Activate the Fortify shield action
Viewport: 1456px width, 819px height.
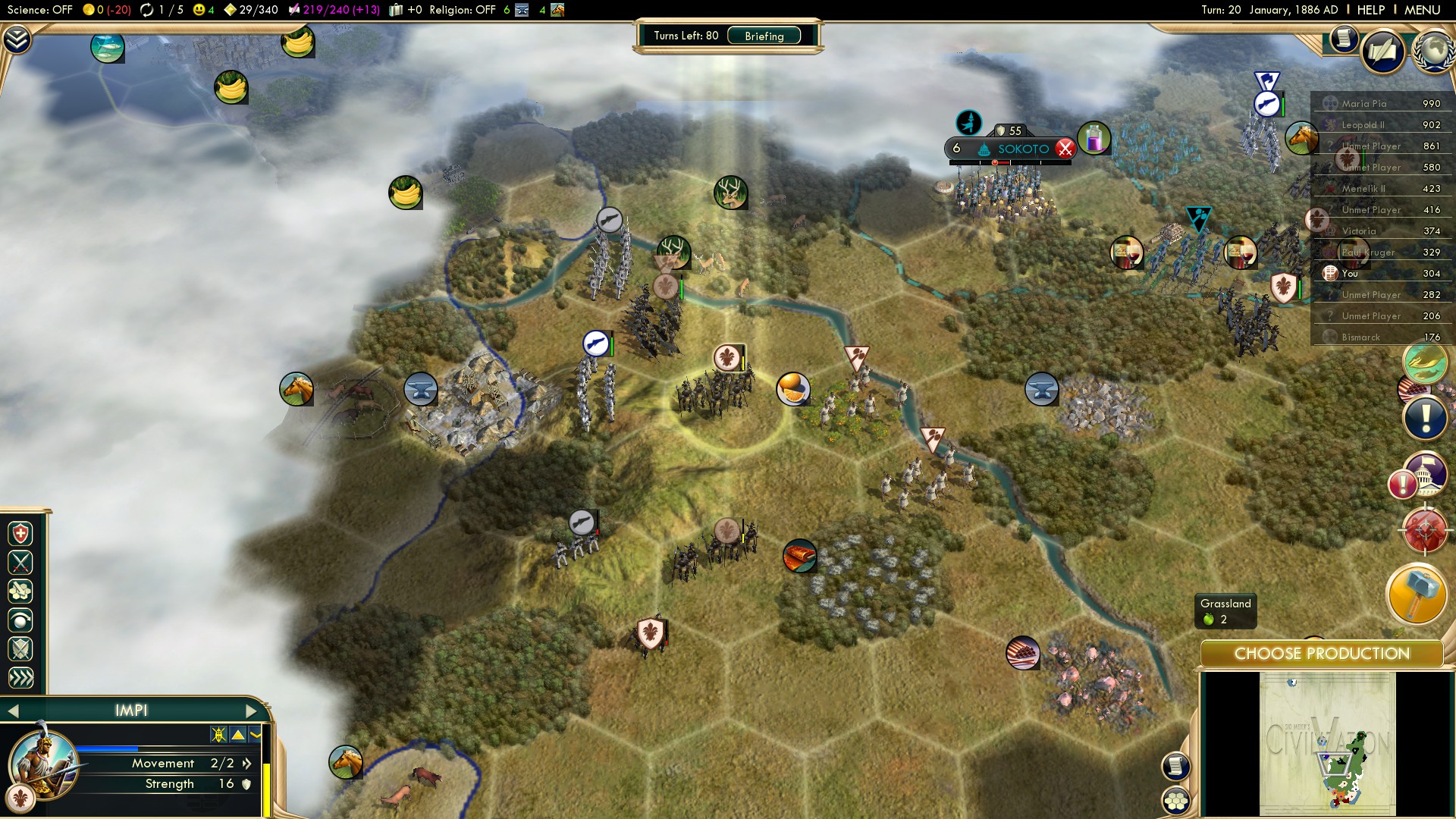pos(20,648)
